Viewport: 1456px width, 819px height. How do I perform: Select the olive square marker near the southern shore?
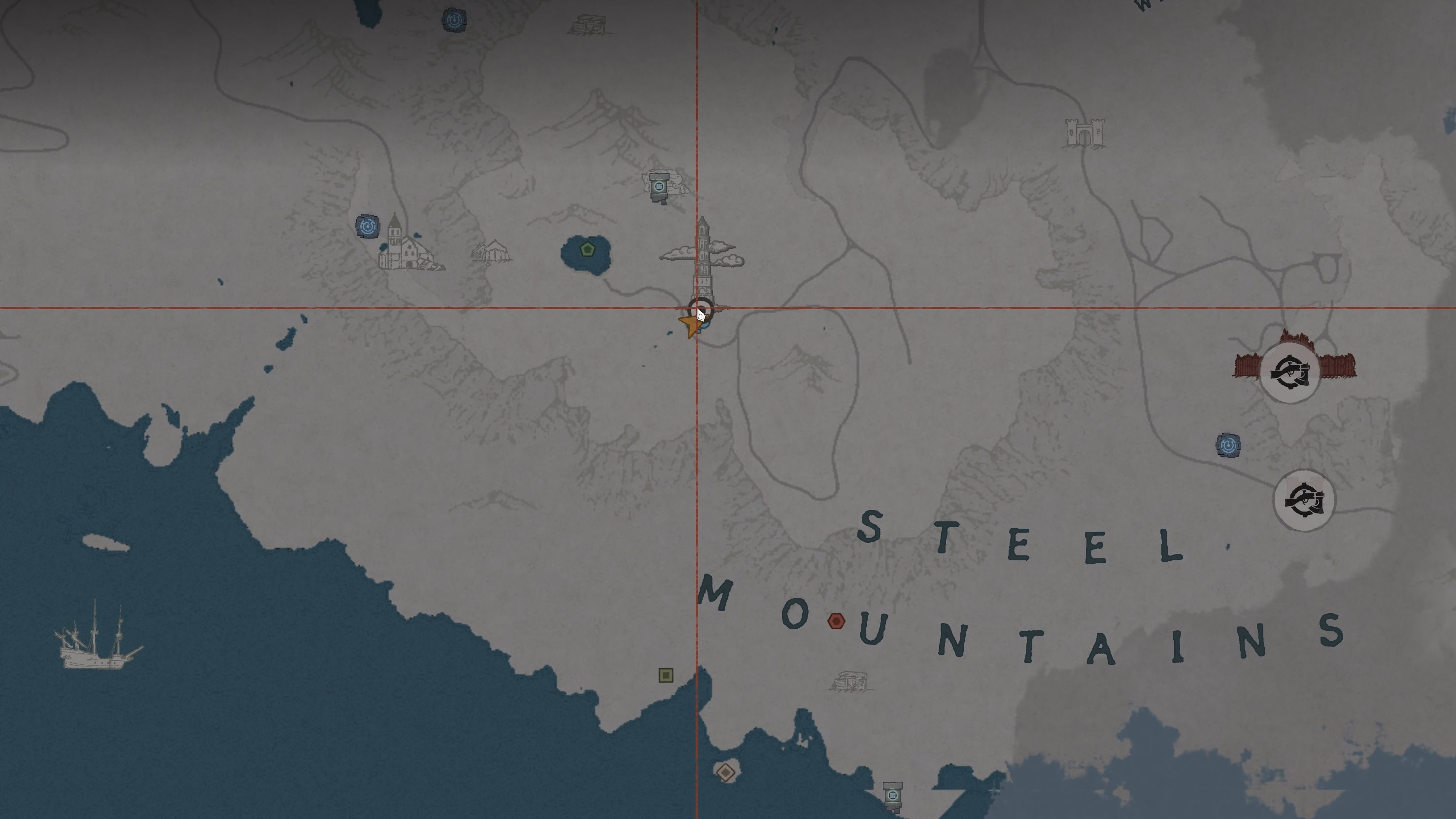(x=666, y=676)
